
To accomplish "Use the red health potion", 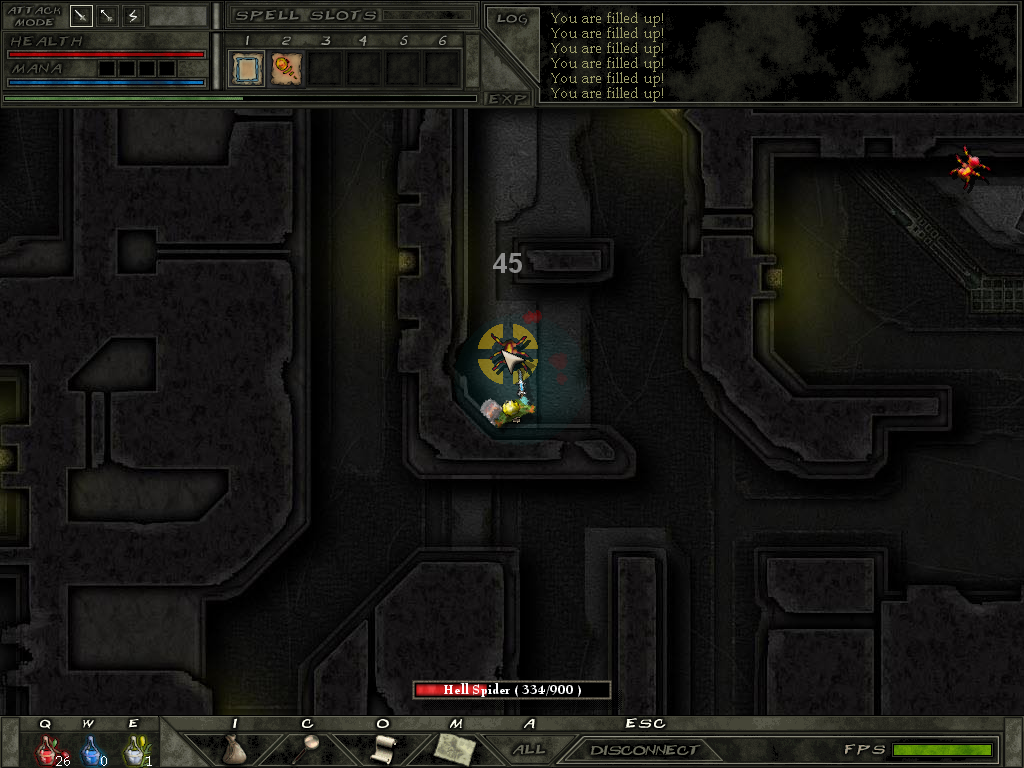I will coord(46,749).
